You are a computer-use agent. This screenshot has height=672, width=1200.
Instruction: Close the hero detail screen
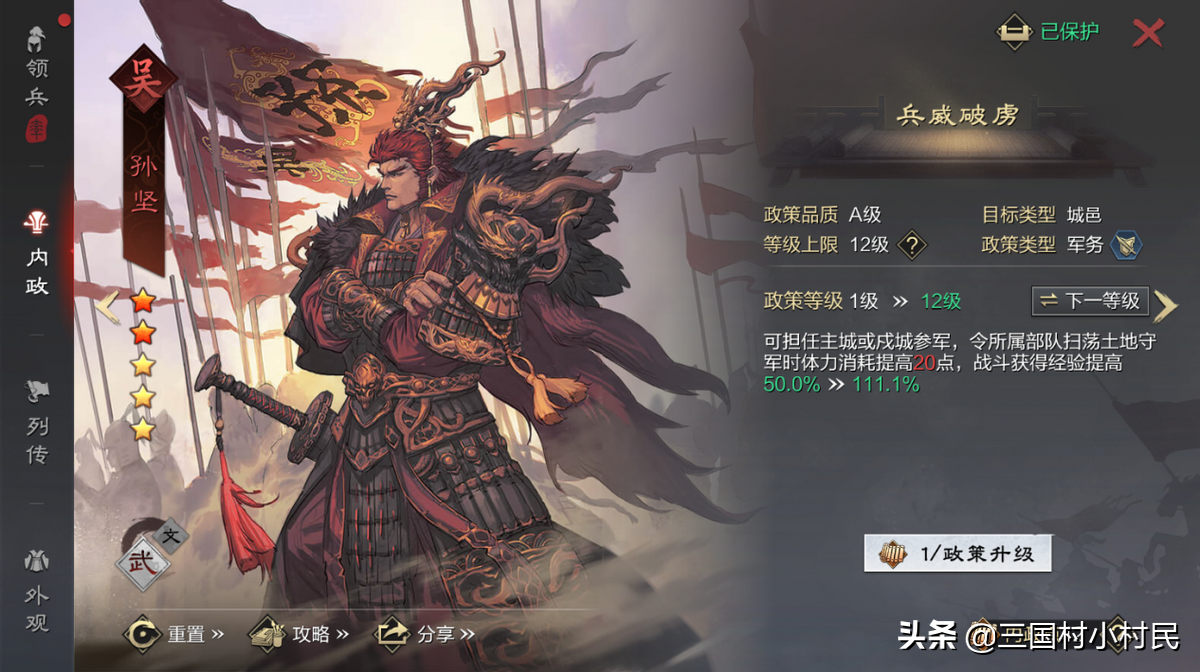[x=1148, y=33]
